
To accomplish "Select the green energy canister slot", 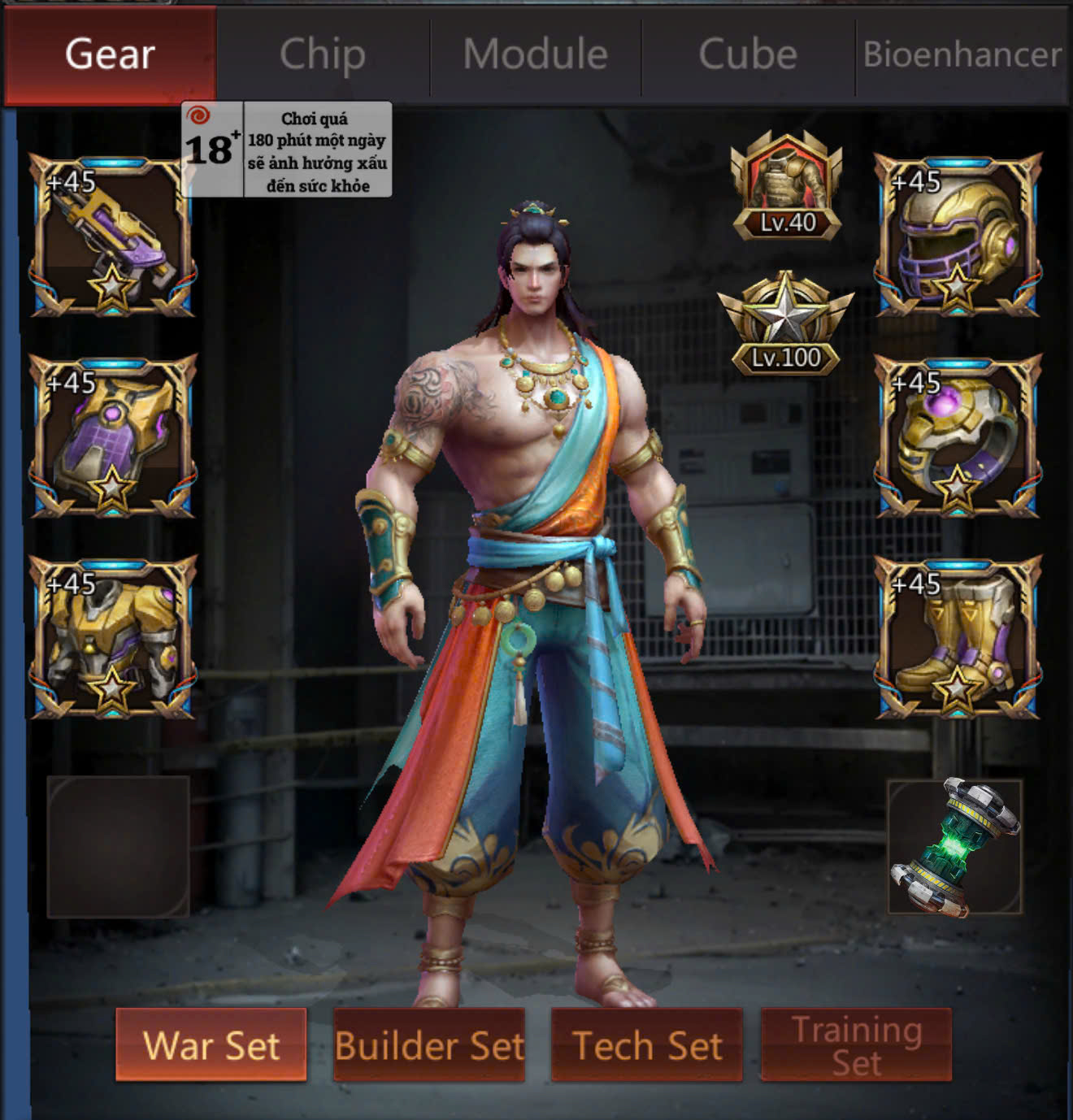I will click(x=955, y=846).
